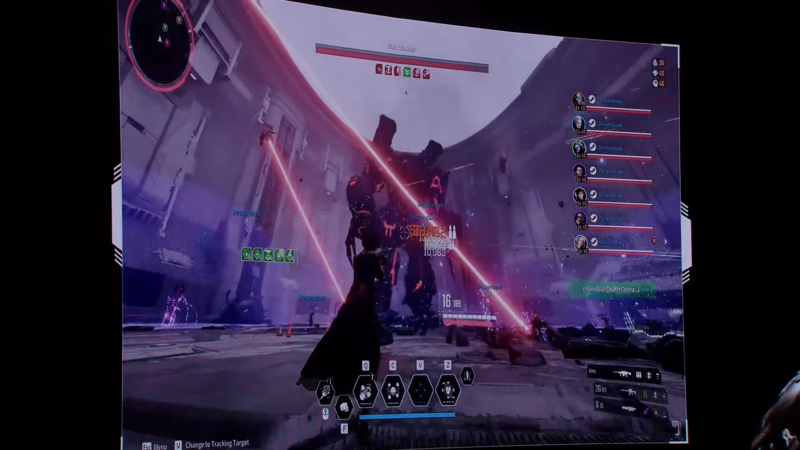This screenshot has height=450, width=800.
Task: Click the circular minimap
Action: pyautogui.click(x=160, y=41)
